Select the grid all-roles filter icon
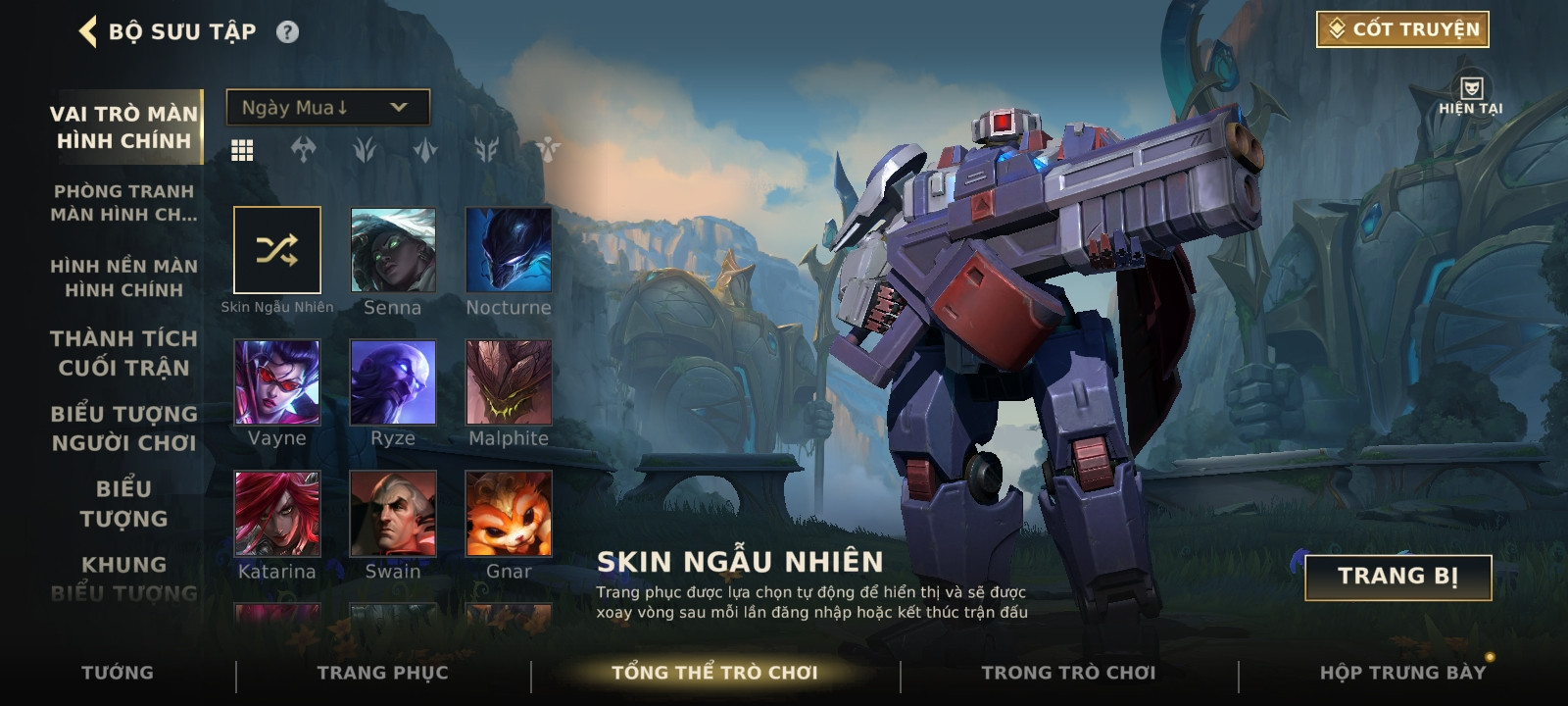The image size is (1568, 706). pyautogui.click(x=242, y=150)
